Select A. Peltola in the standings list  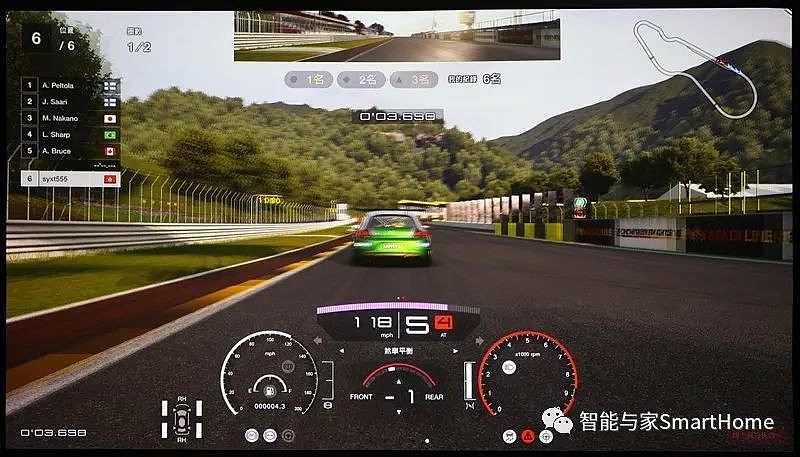coord(70,86)
